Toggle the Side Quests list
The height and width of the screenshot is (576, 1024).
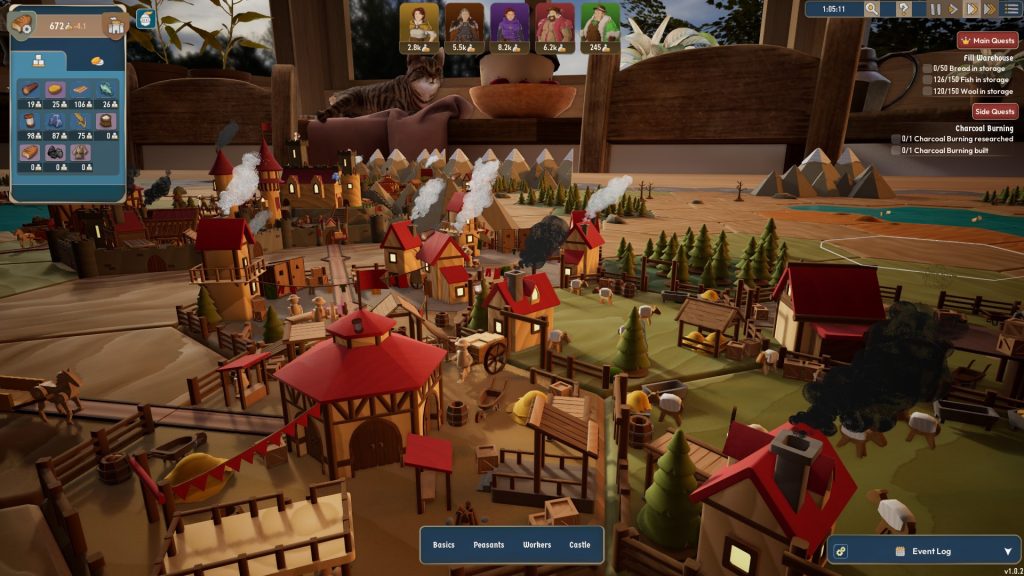click(x=995, y=111)
